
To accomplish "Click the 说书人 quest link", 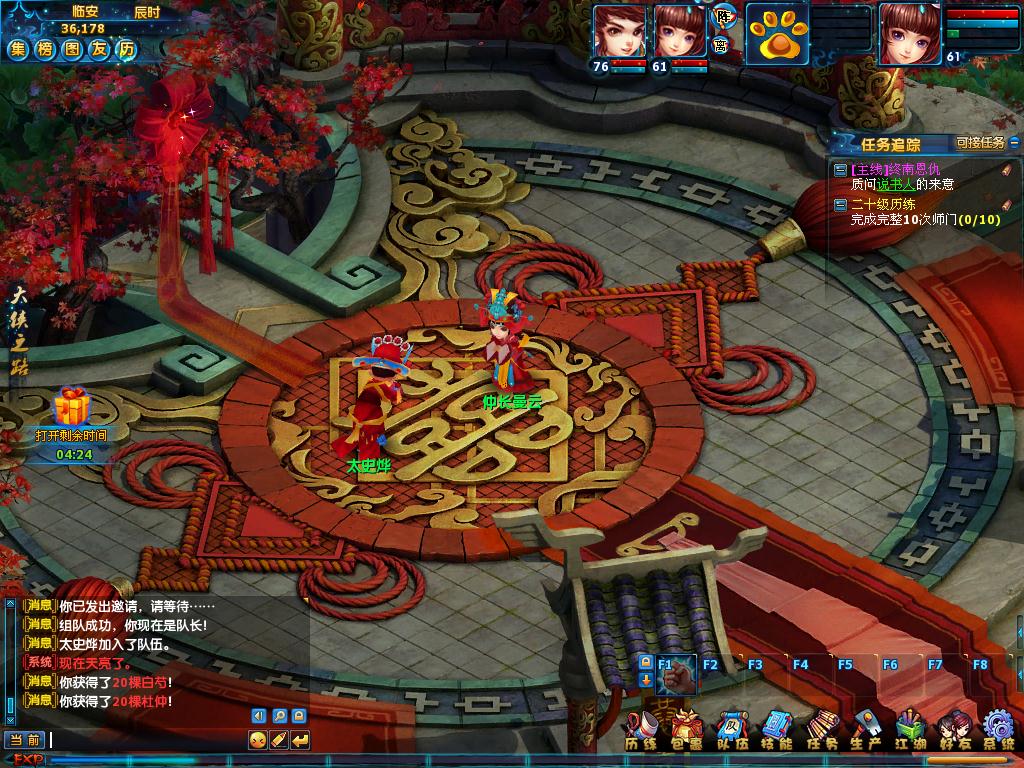I will [895, 184].
